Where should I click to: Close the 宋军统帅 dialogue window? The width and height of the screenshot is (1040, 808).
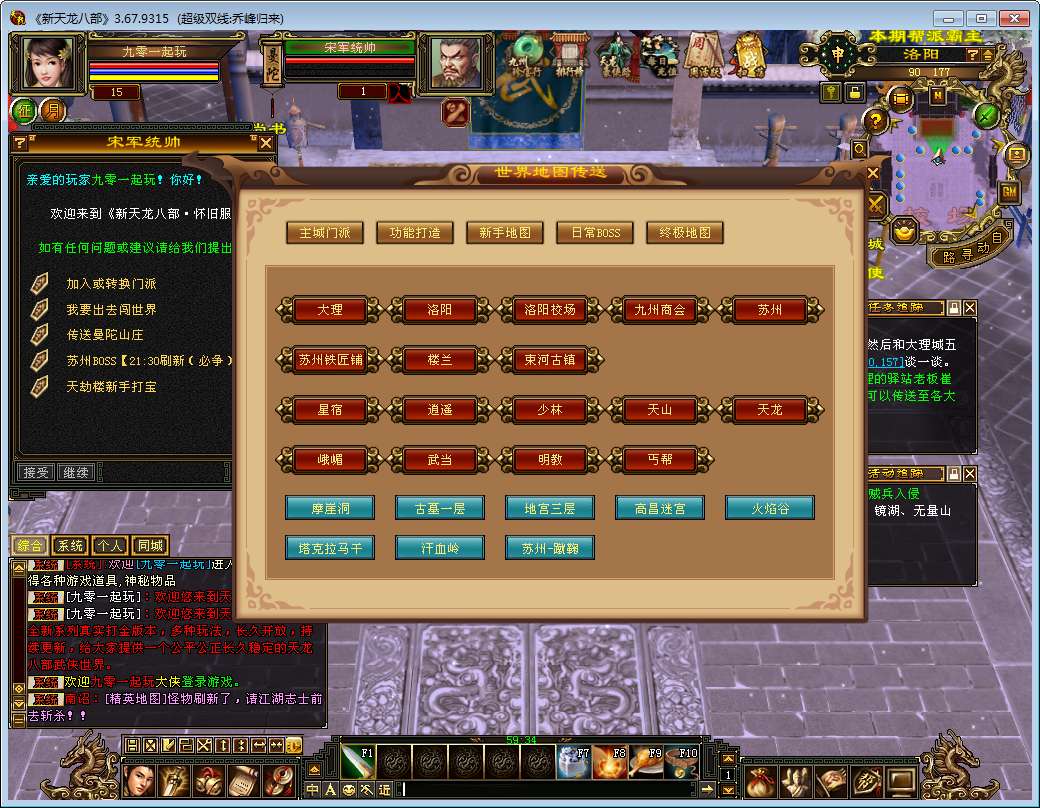(x=266, y=143)
